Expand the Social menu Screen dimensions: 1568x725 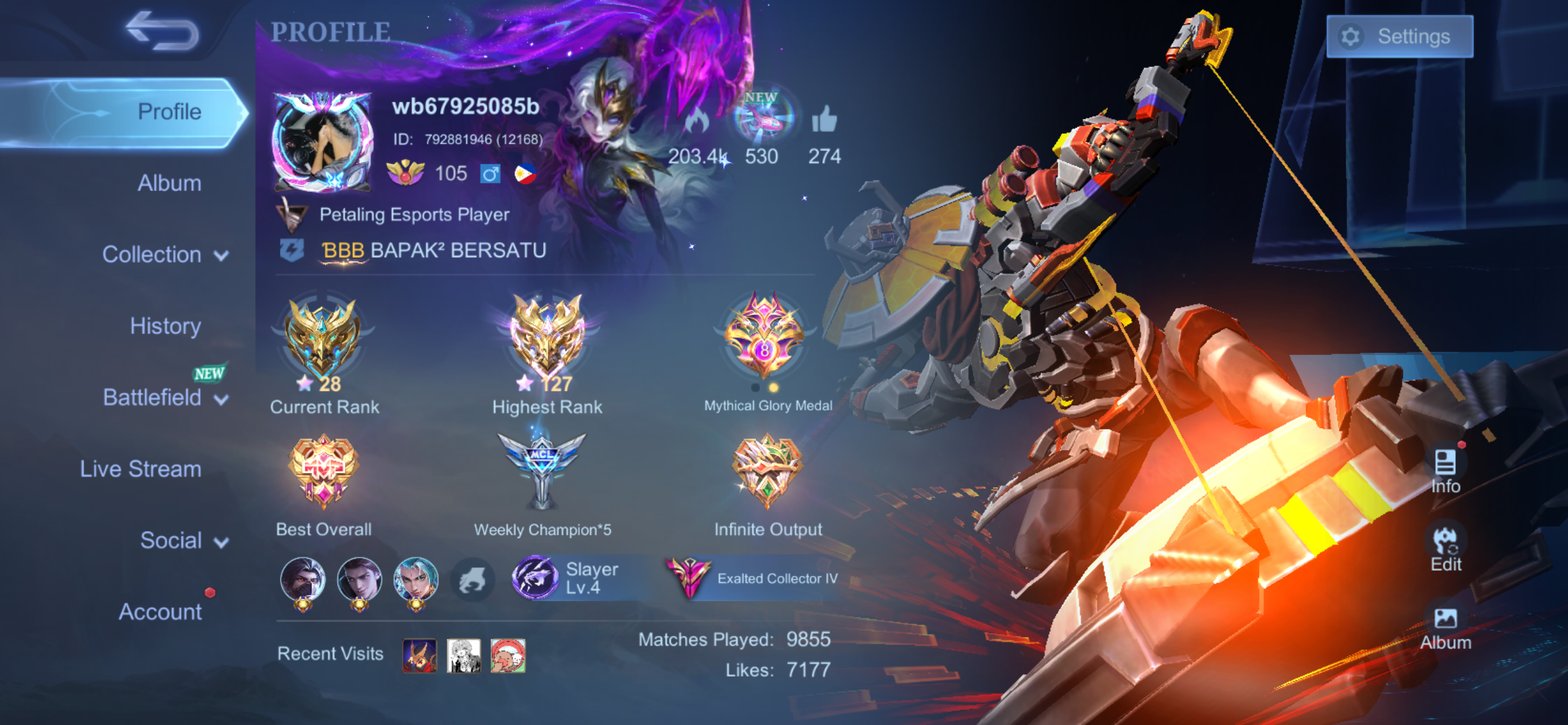click(184, 541)
